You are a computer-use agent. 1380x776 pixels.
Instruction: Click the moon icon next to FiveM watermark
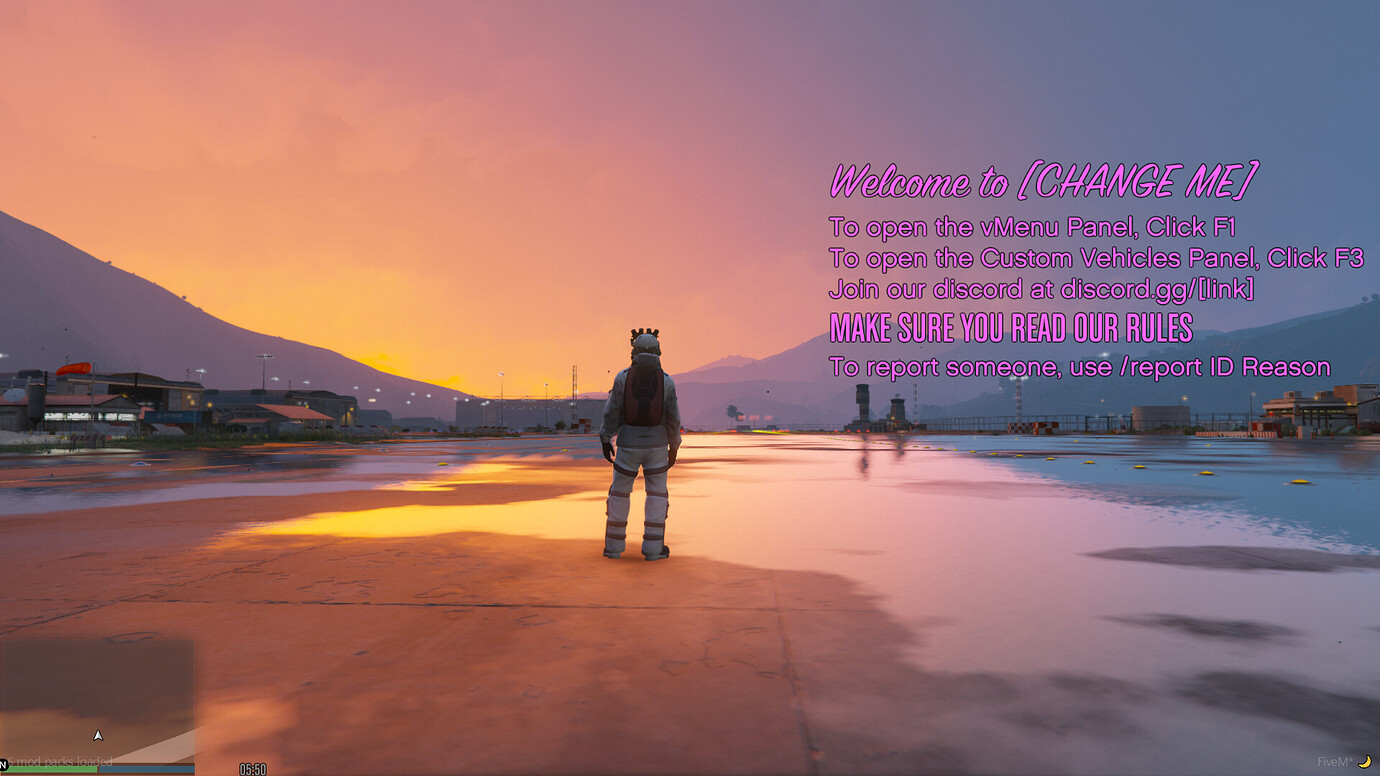[x=1365, y=762]
